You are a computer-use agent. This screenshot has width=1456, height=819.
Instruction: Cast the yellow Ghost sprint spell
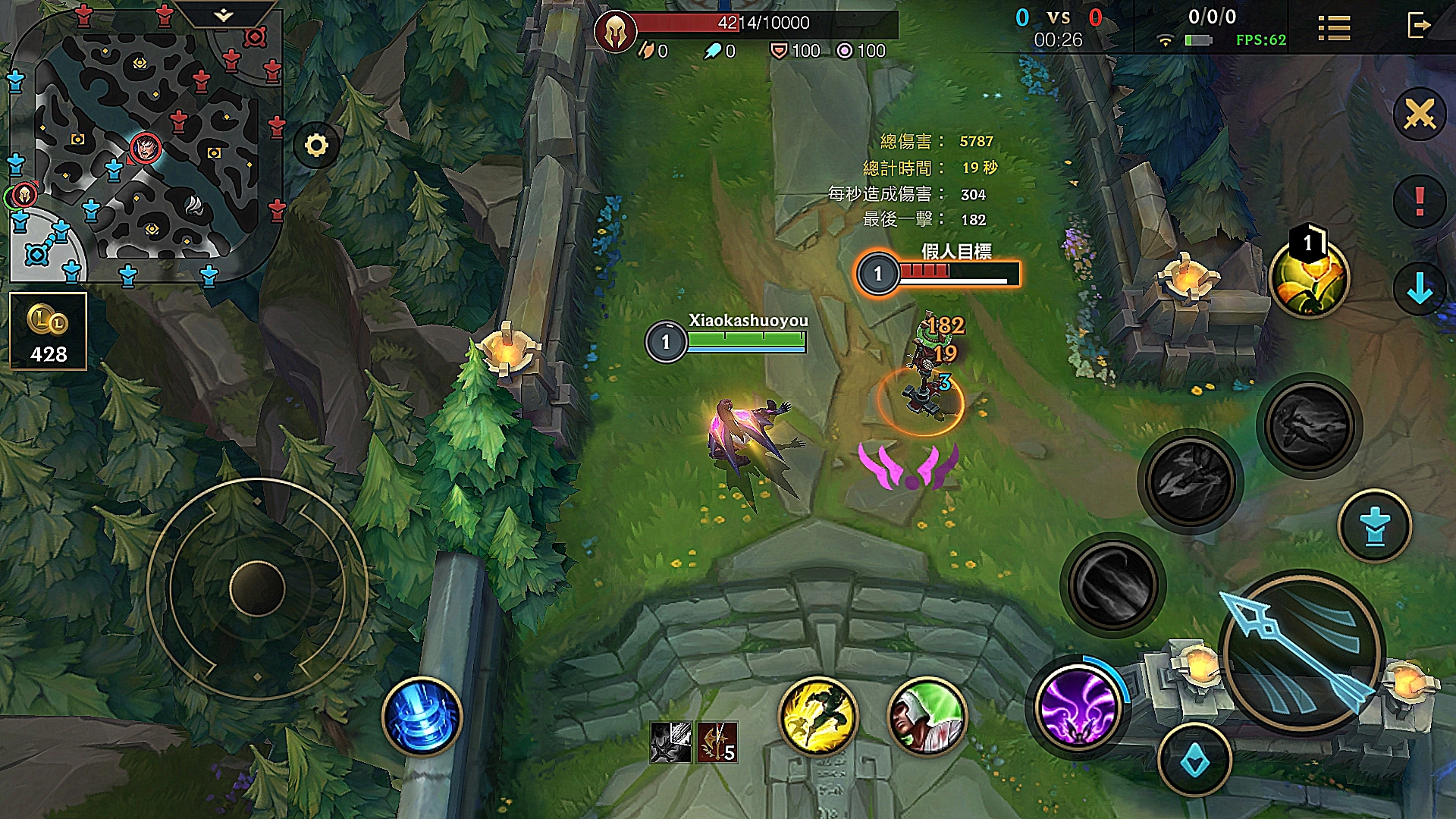817,717
